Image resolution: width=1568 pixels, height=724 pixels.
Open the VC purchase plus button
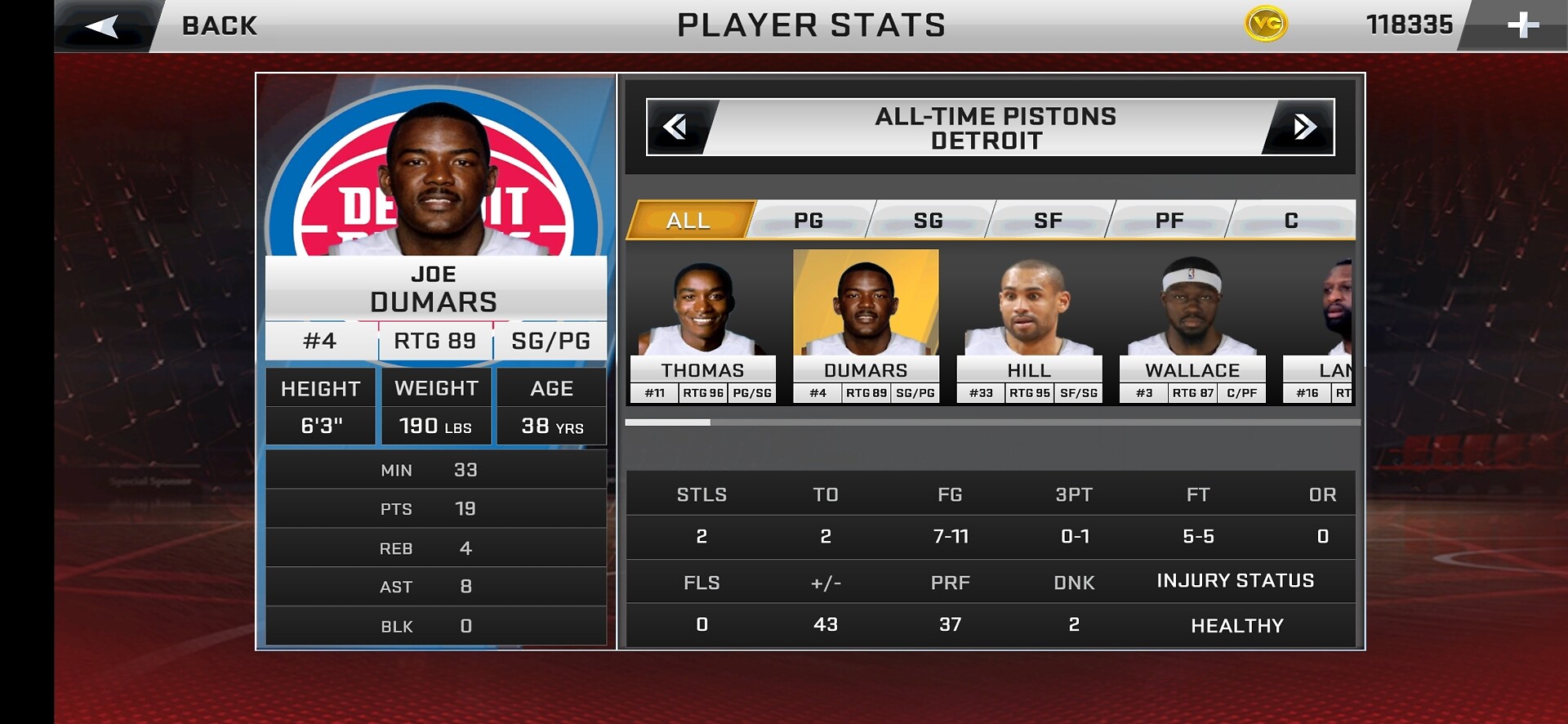(x=1522, y=25)
